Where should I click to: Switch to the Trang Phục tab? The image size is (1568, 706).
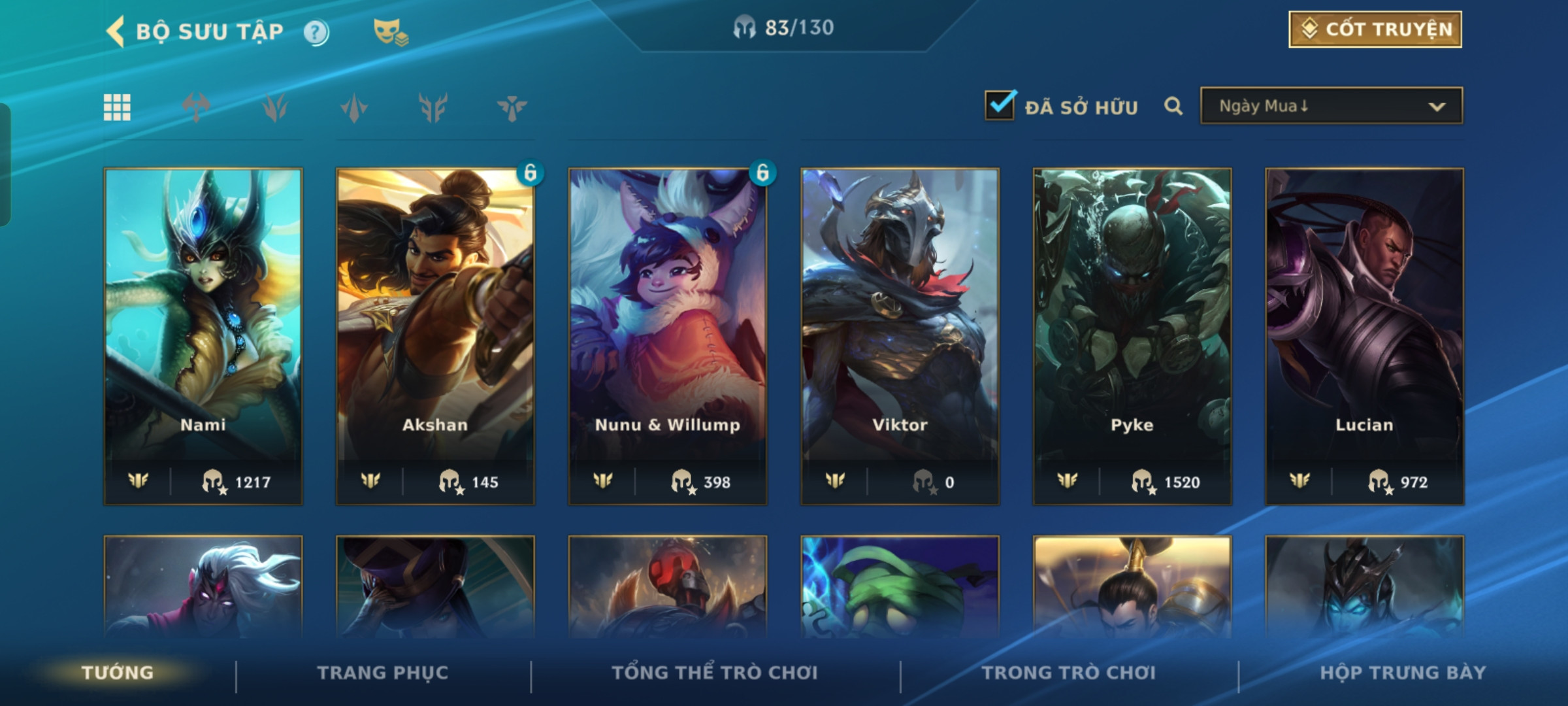(x=383, y=673)
